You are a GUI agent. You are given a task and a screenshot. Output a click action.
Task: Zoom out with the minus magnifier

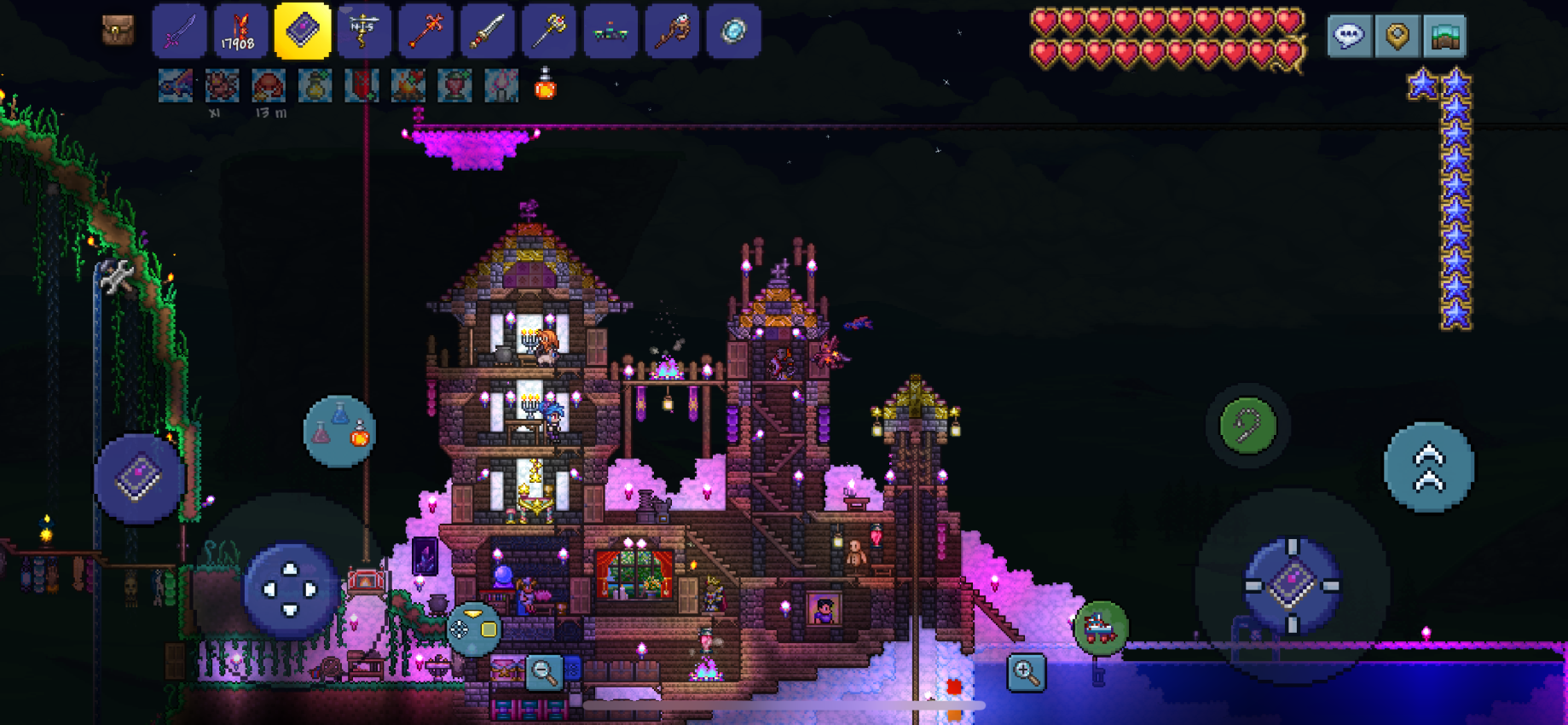point(543,672)
